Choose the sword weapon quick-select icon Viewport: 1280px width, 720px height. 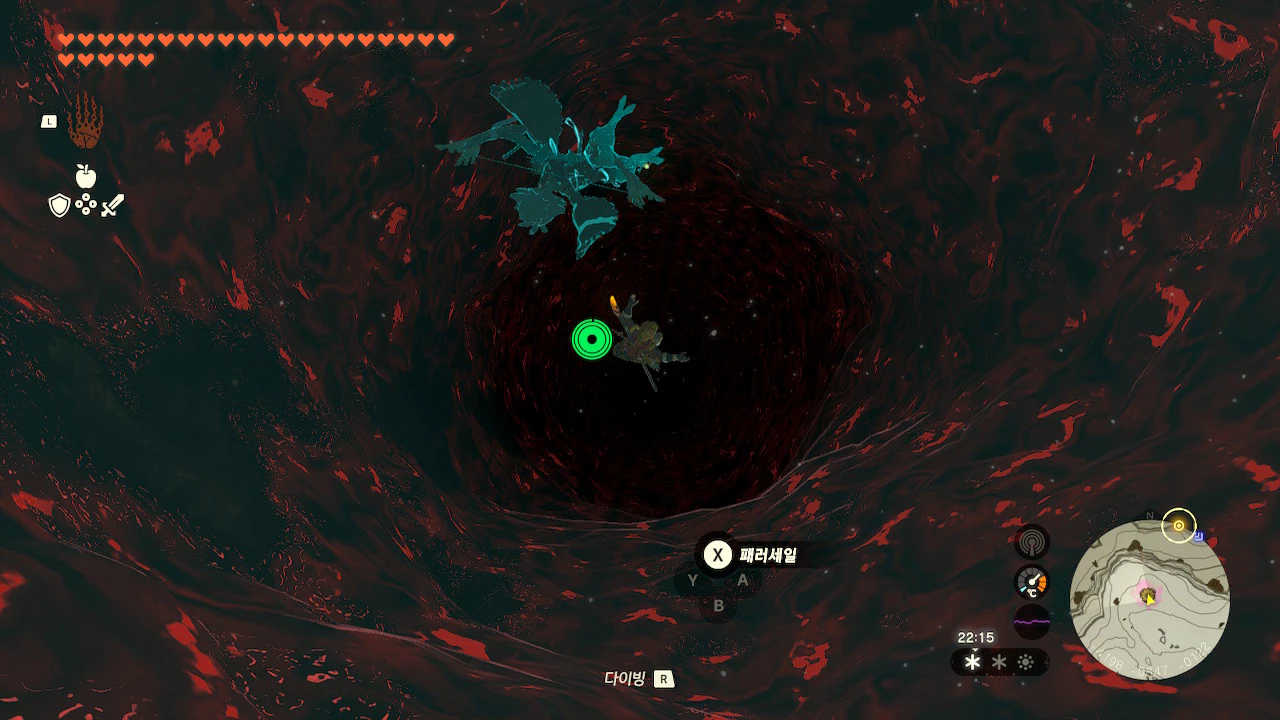113,206
